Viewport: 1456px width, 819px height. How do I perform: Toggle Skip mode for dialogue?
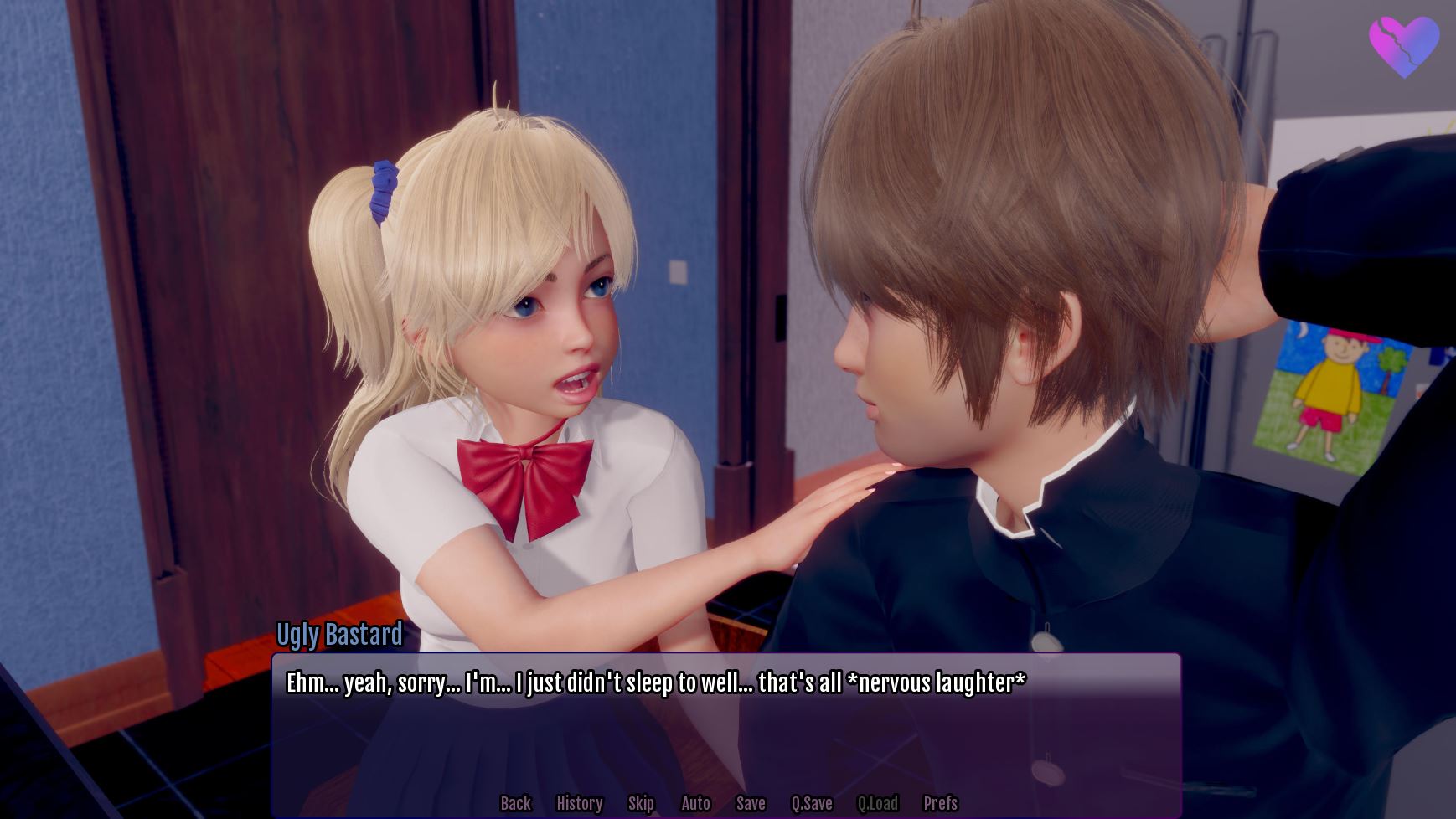(641, 803)
